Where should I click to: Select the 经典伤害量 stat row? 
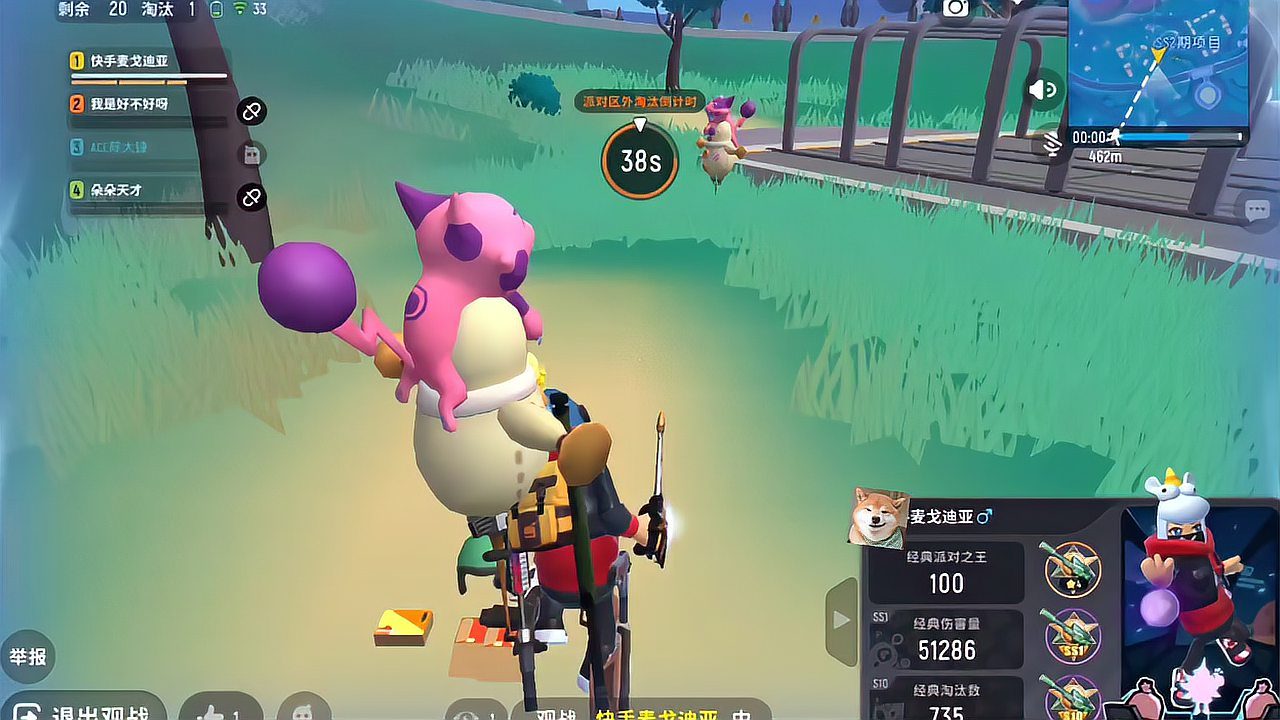946,640
